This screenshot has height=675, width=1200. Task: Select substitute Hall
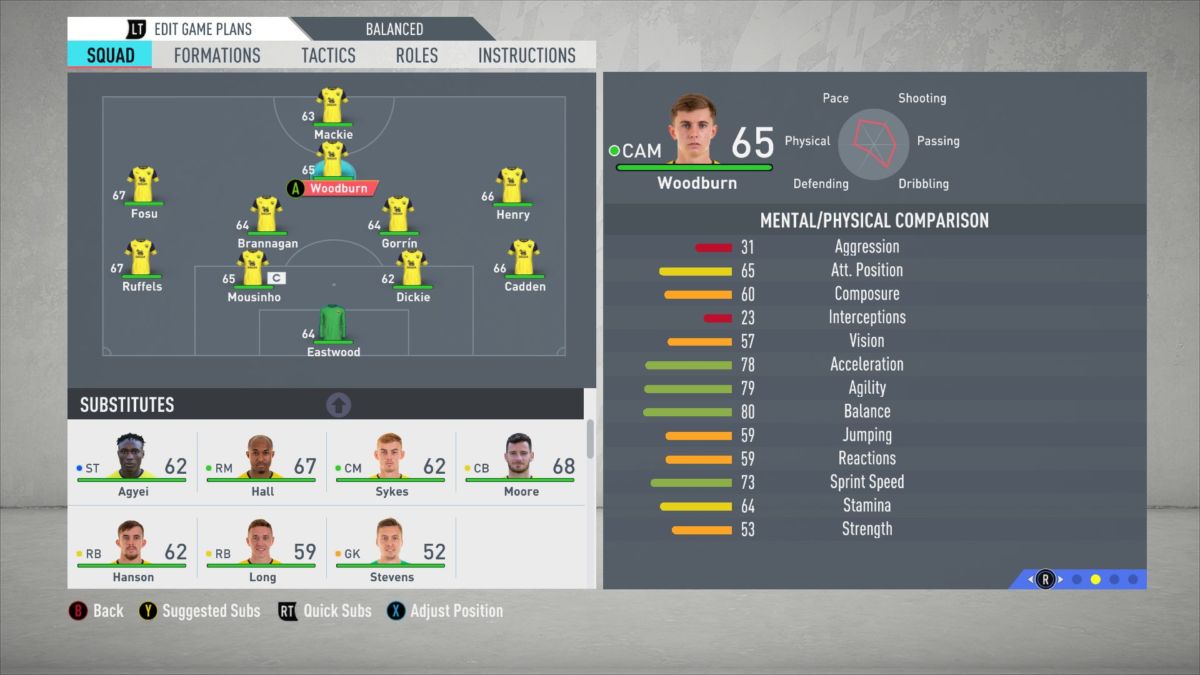[262, 462]
